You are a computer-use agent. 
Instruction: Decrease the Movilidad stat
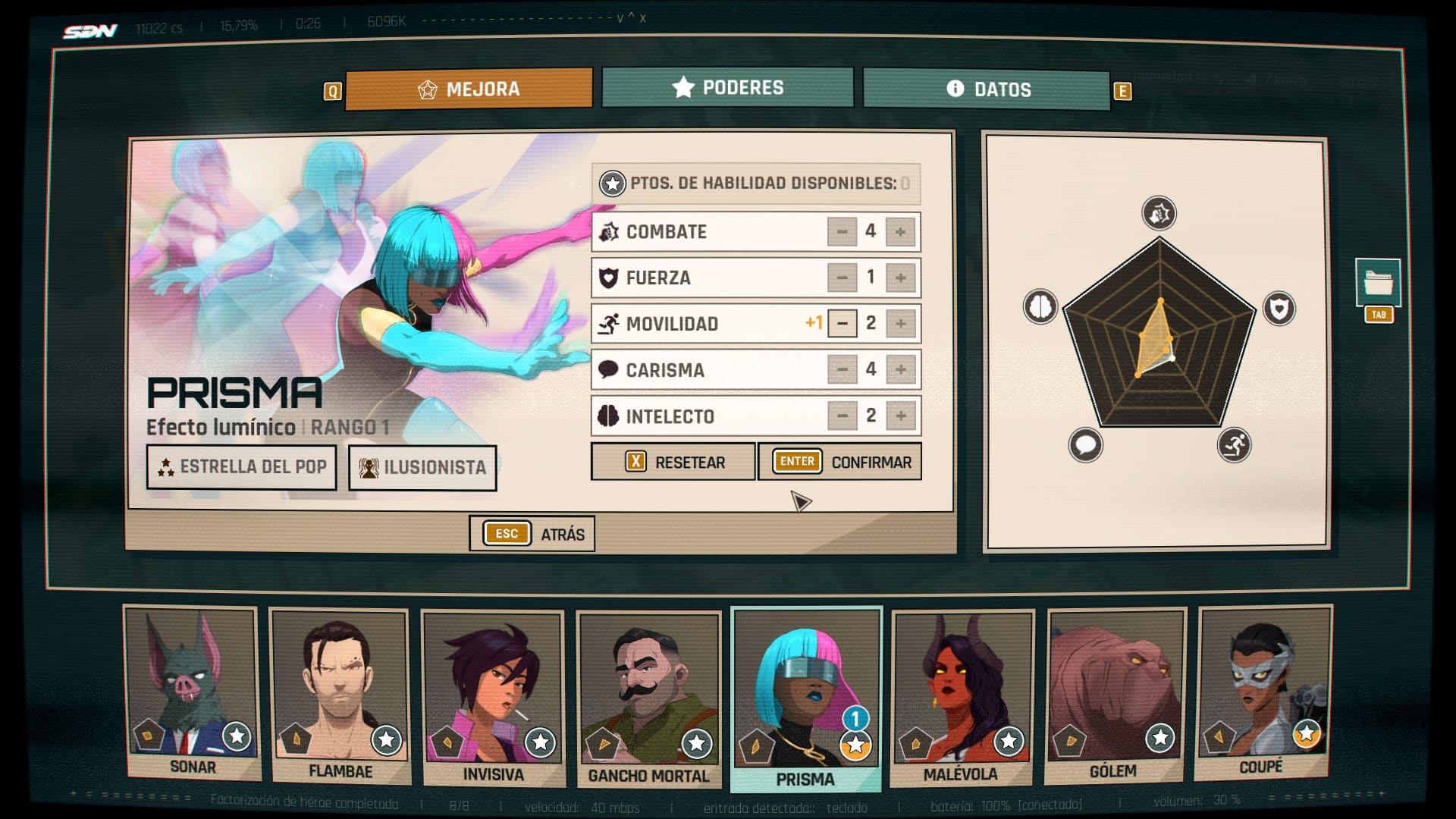click(842, 324)
